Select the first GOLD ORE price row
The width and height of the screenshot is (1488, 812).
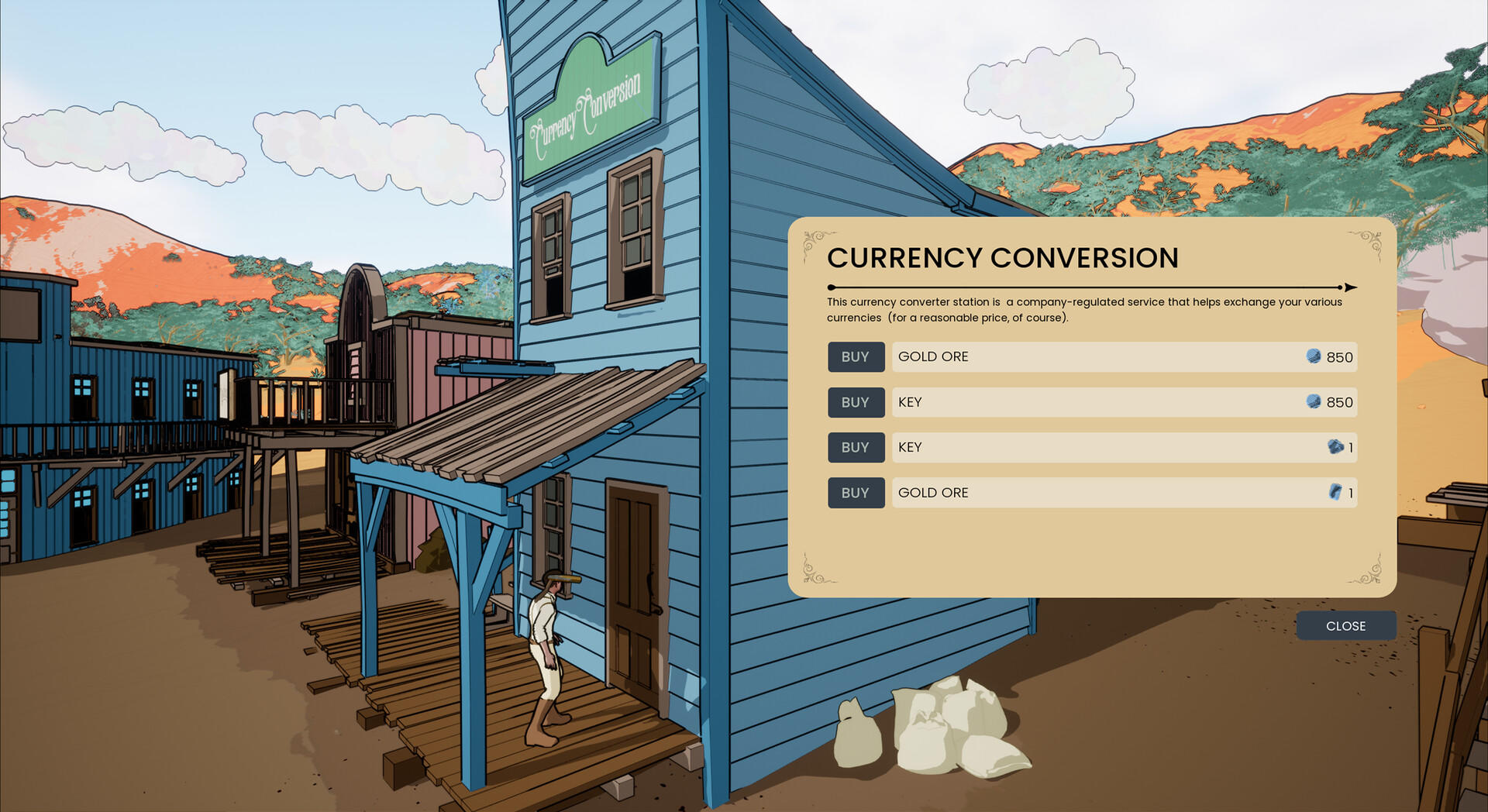(x=1124, y=357)
